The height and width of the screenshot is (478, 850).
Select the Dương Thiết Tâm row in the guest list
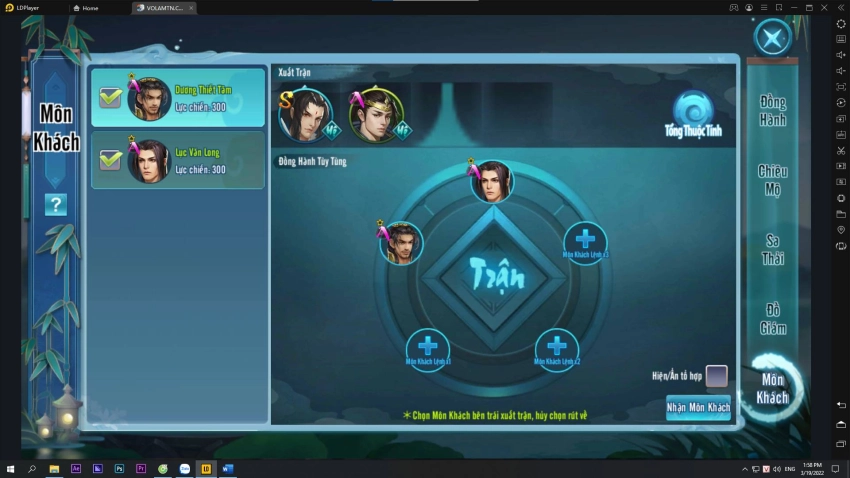click(x=200, y=98)
